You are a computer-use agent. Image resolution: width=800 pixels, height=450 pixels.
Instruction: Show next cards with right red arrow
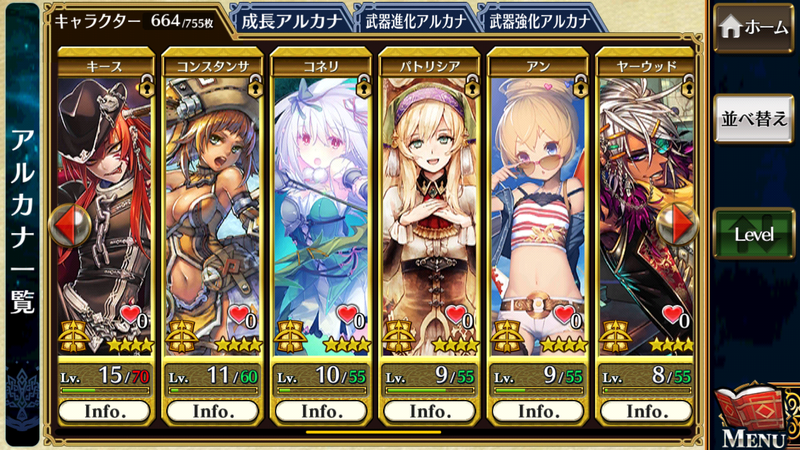click(684, 225)
